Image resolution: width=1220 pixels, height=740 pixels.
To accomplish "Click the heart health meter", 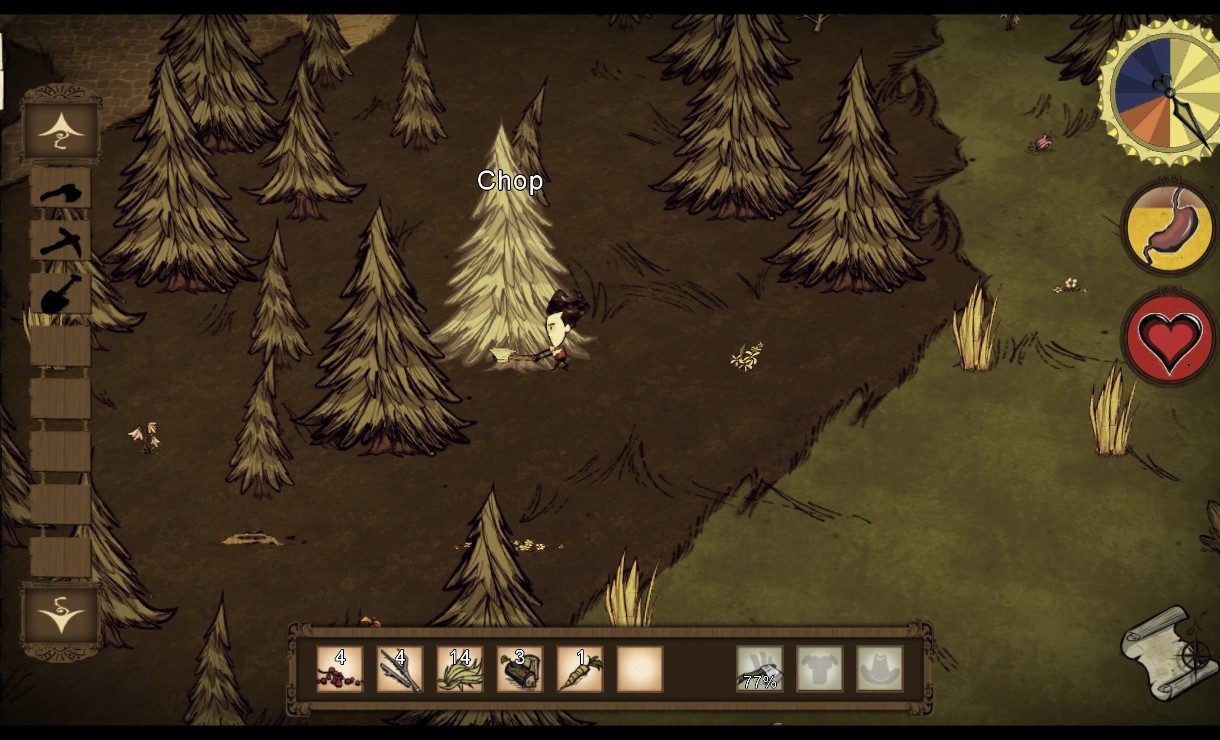I will [x=1168, y=339].
